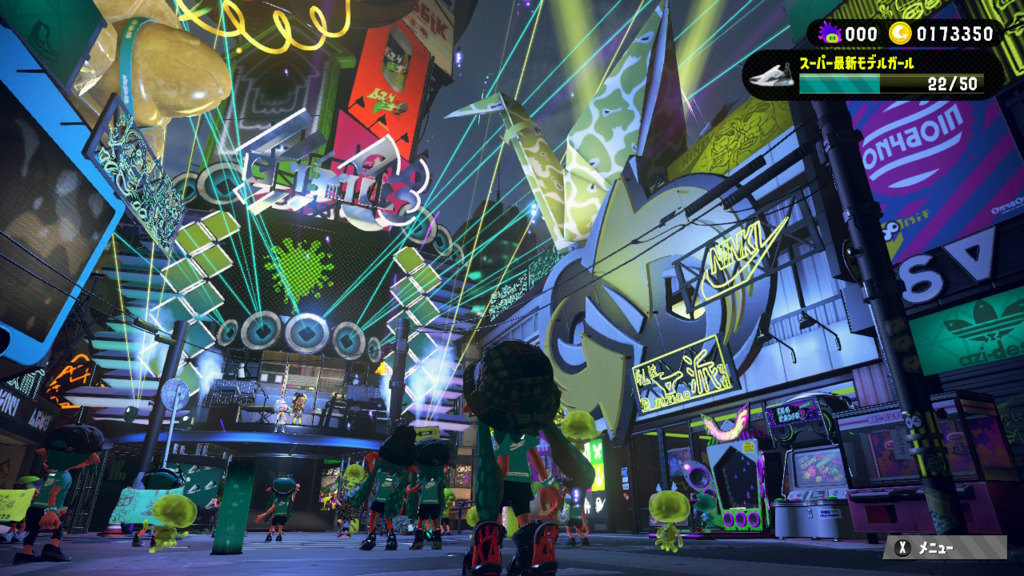Click the white sneaker team icon

point(771,77)
